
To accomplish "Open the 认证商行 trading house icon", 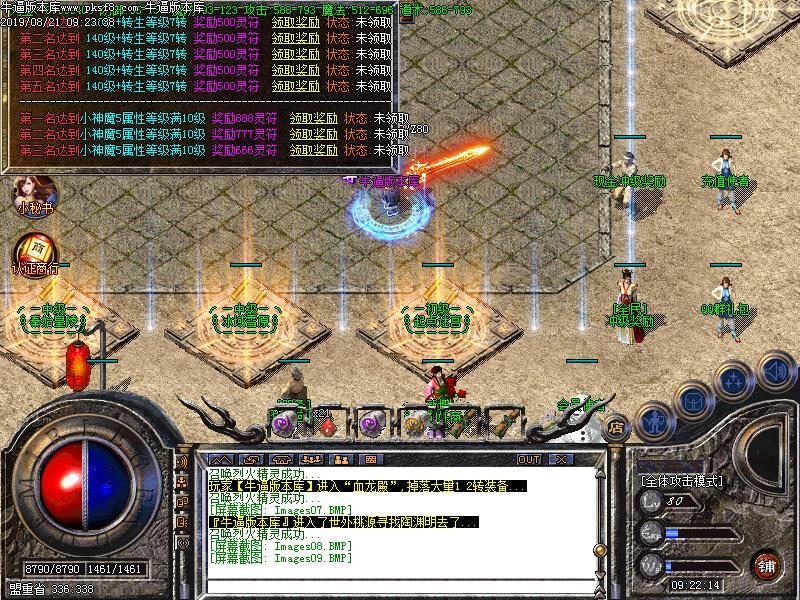I will [35, 252].
